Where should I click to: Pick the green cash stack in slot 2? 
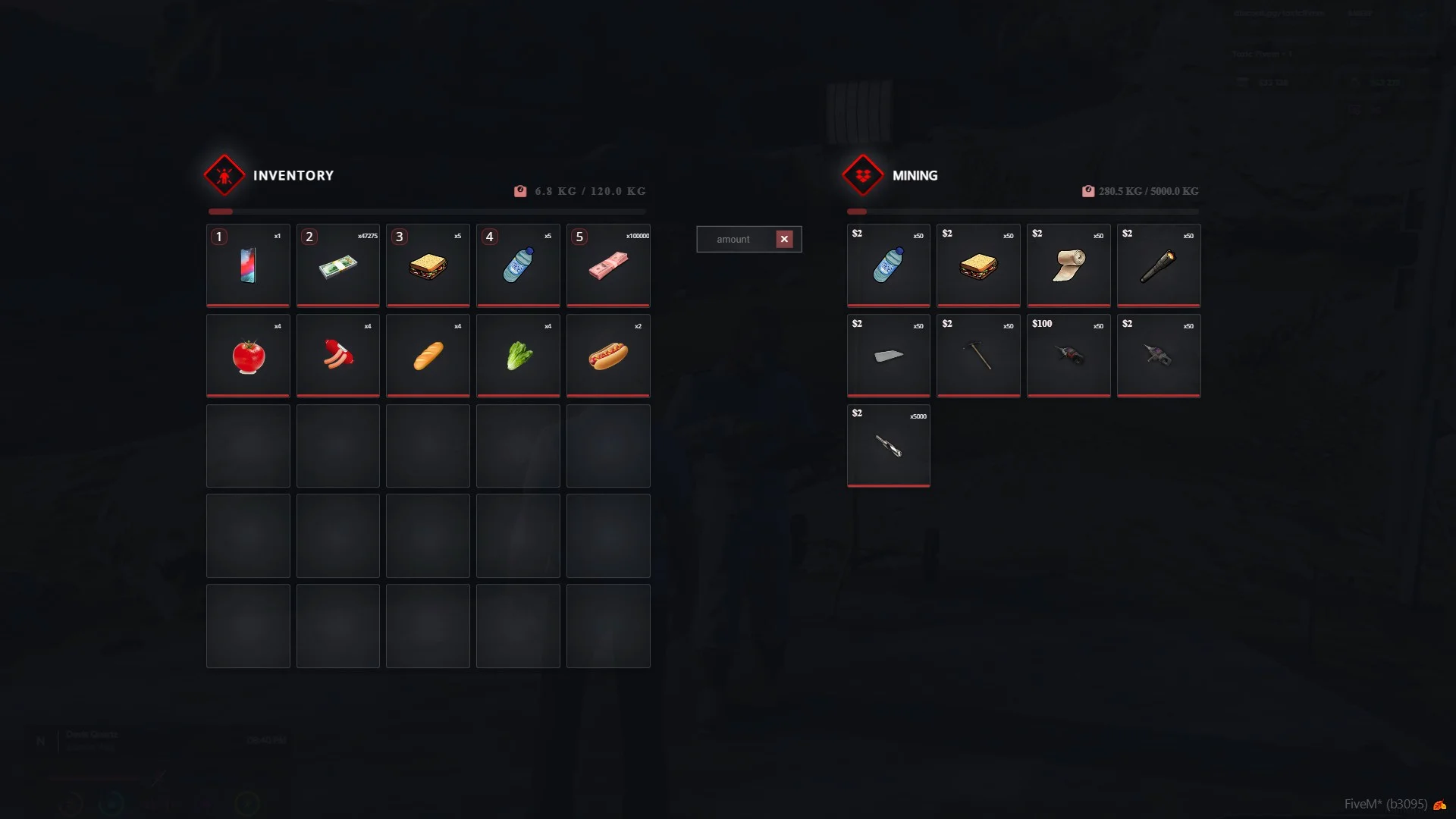(x=338, y=265)
